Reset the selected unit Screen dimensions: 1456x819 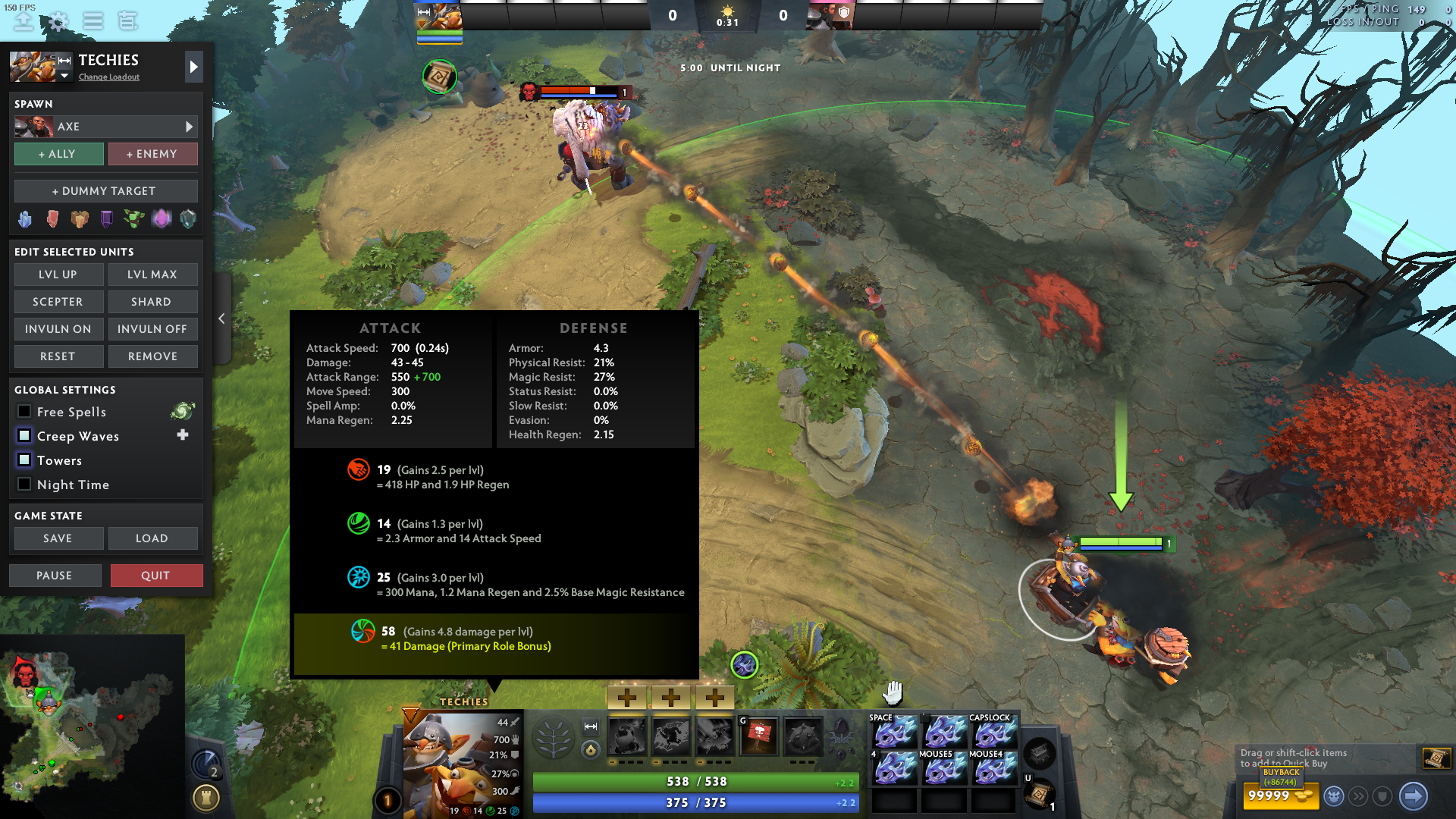58,356
